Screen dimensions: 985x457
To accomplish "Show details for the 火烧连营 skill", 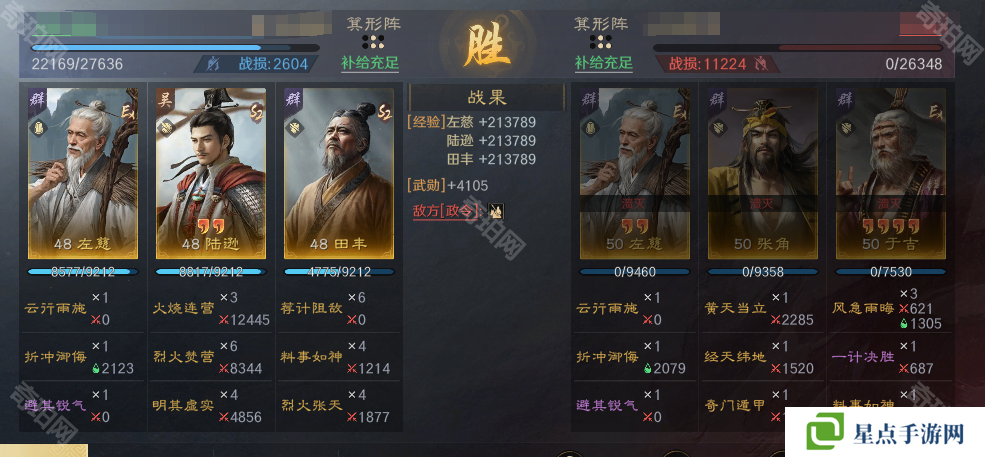I will (x=183, y=309).
